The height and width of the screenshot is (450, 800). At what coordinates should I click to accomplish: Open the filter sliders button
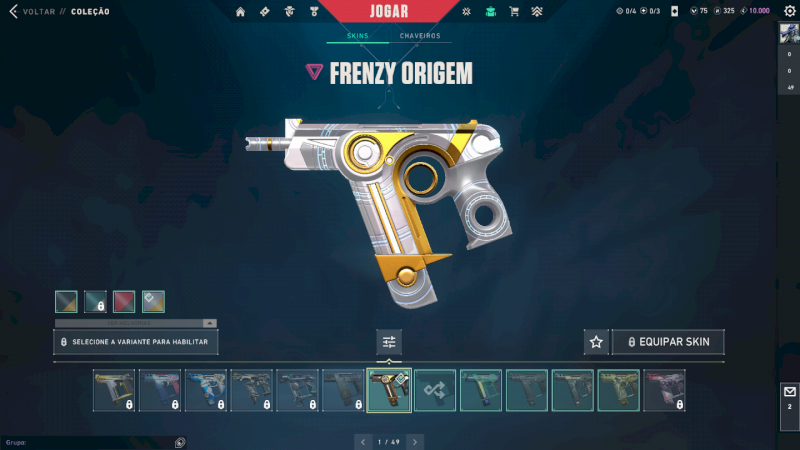click(x=389, y=342)
